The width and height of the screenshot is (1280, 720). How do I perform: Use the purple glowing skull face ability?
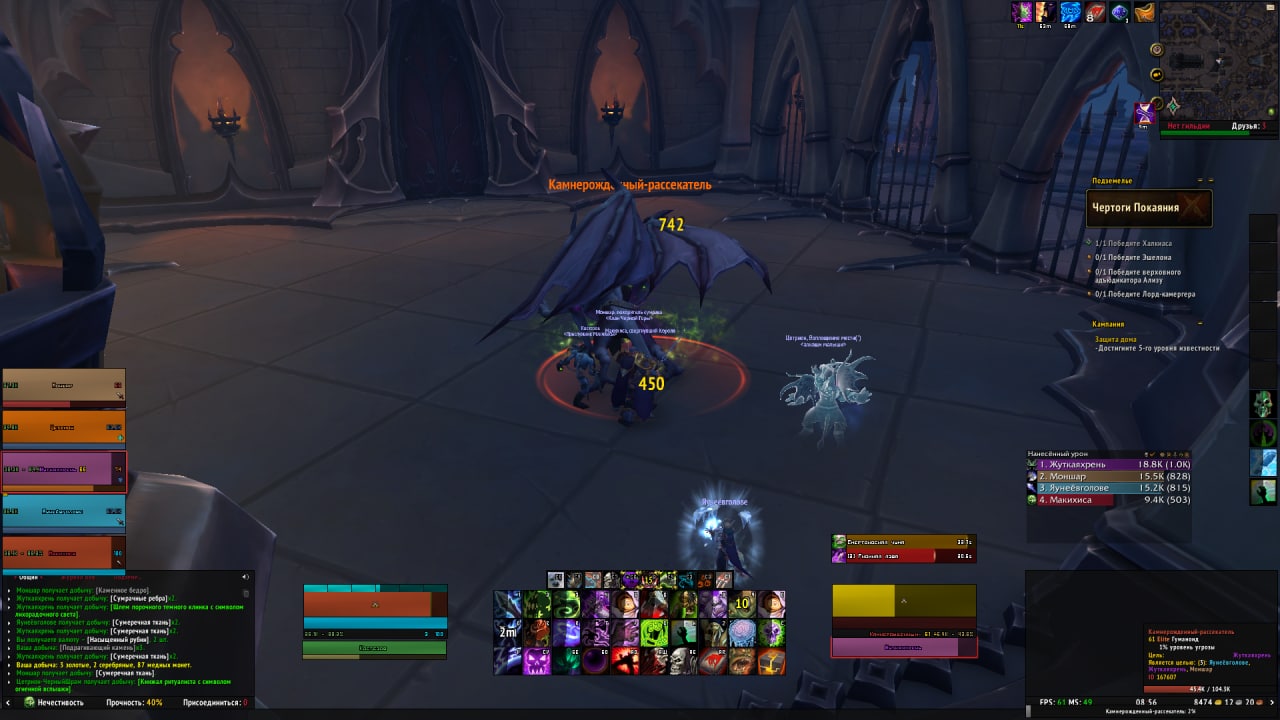pos(537,661)
